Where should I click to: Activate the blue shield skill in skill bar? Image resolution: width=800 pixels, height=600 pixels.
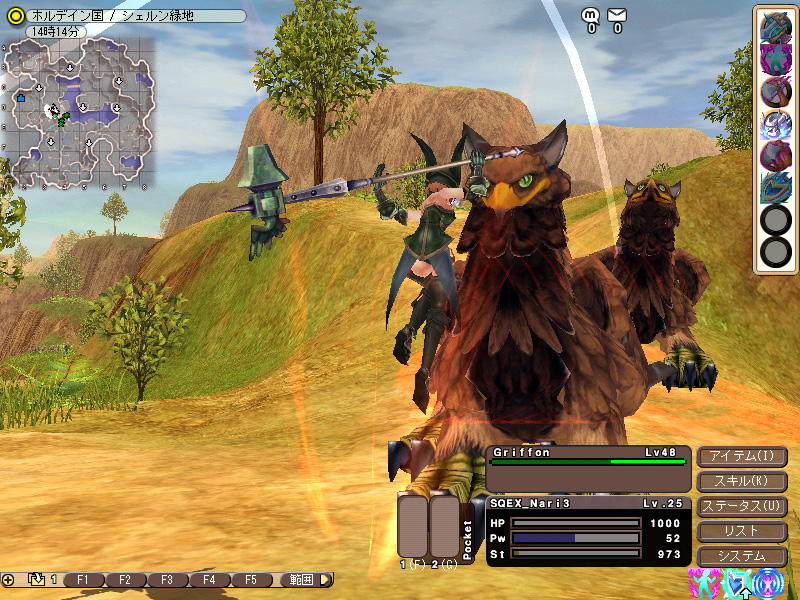775,188
